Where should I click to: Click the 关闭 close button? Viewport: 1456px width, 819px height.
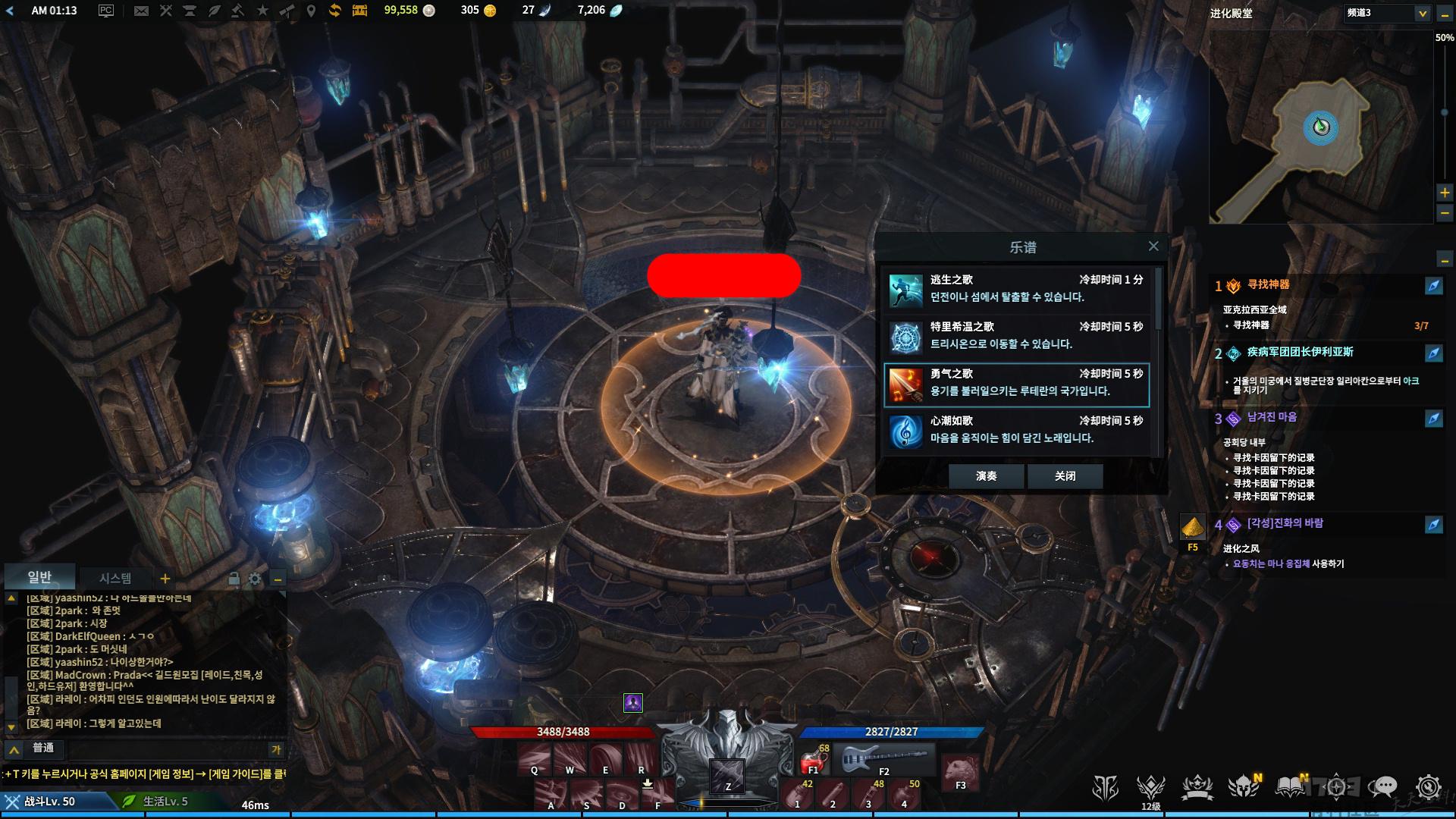coord(1065,476)
